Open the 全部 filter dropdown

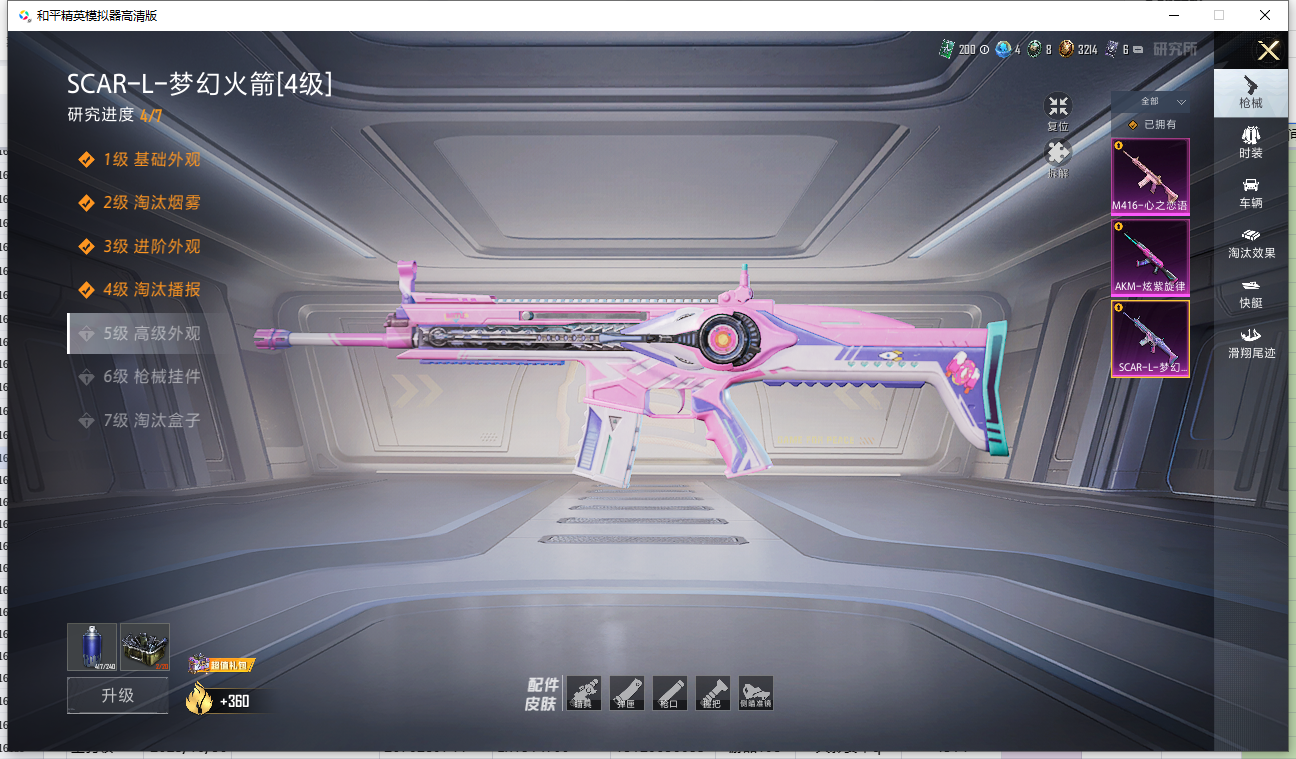[1150, 102]
